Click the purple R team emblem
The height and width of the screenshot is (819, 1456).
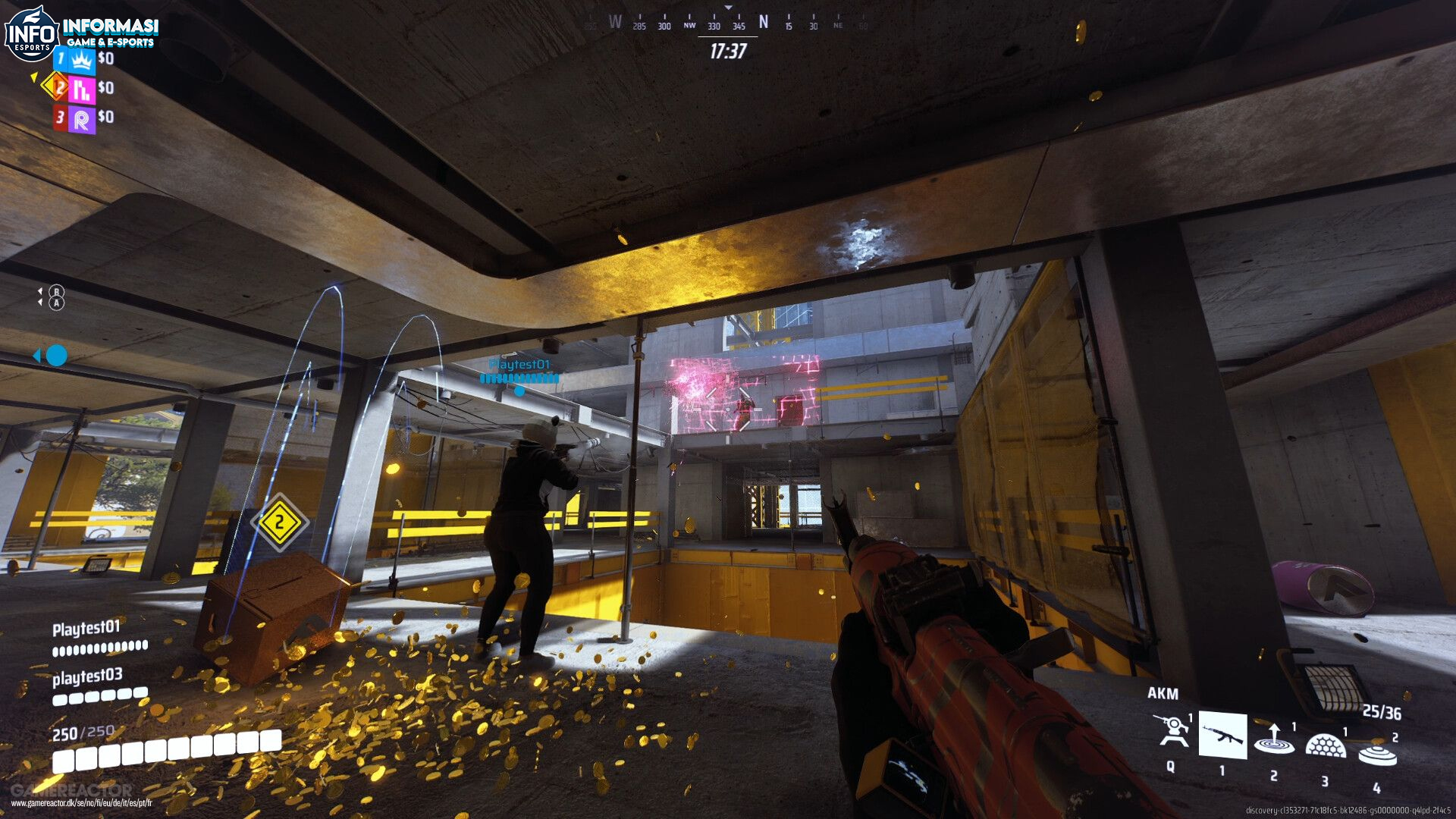click(x=82, y=120)
